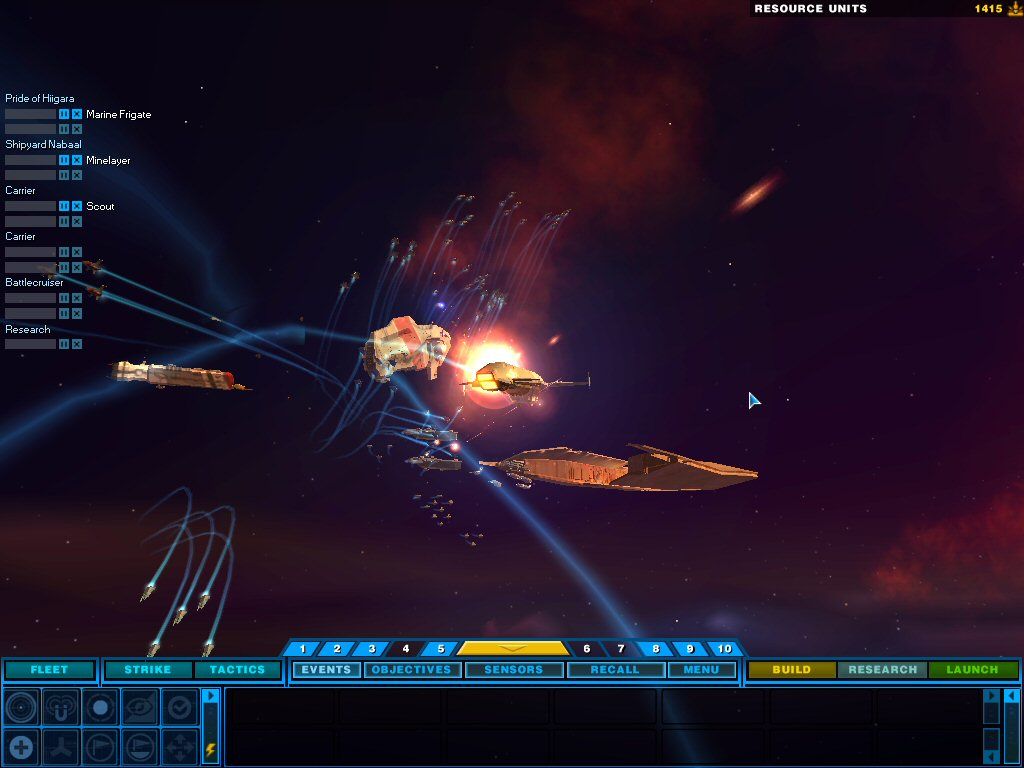Cancel the Scout build
The image size is (1024, 768).
77,206
